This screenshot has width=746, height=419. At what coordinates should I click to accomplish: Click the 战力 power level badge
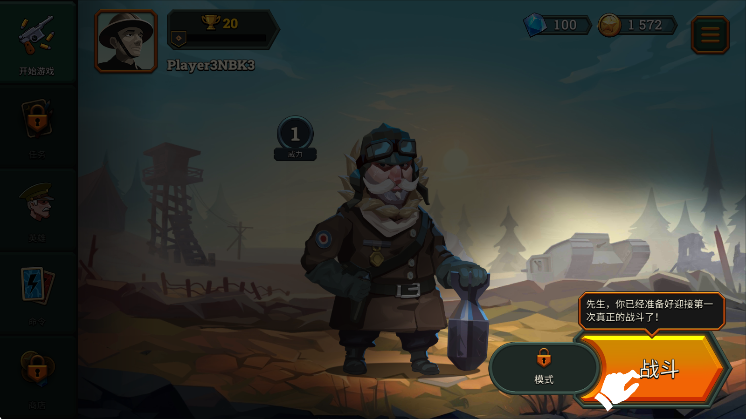coord(295,138)
